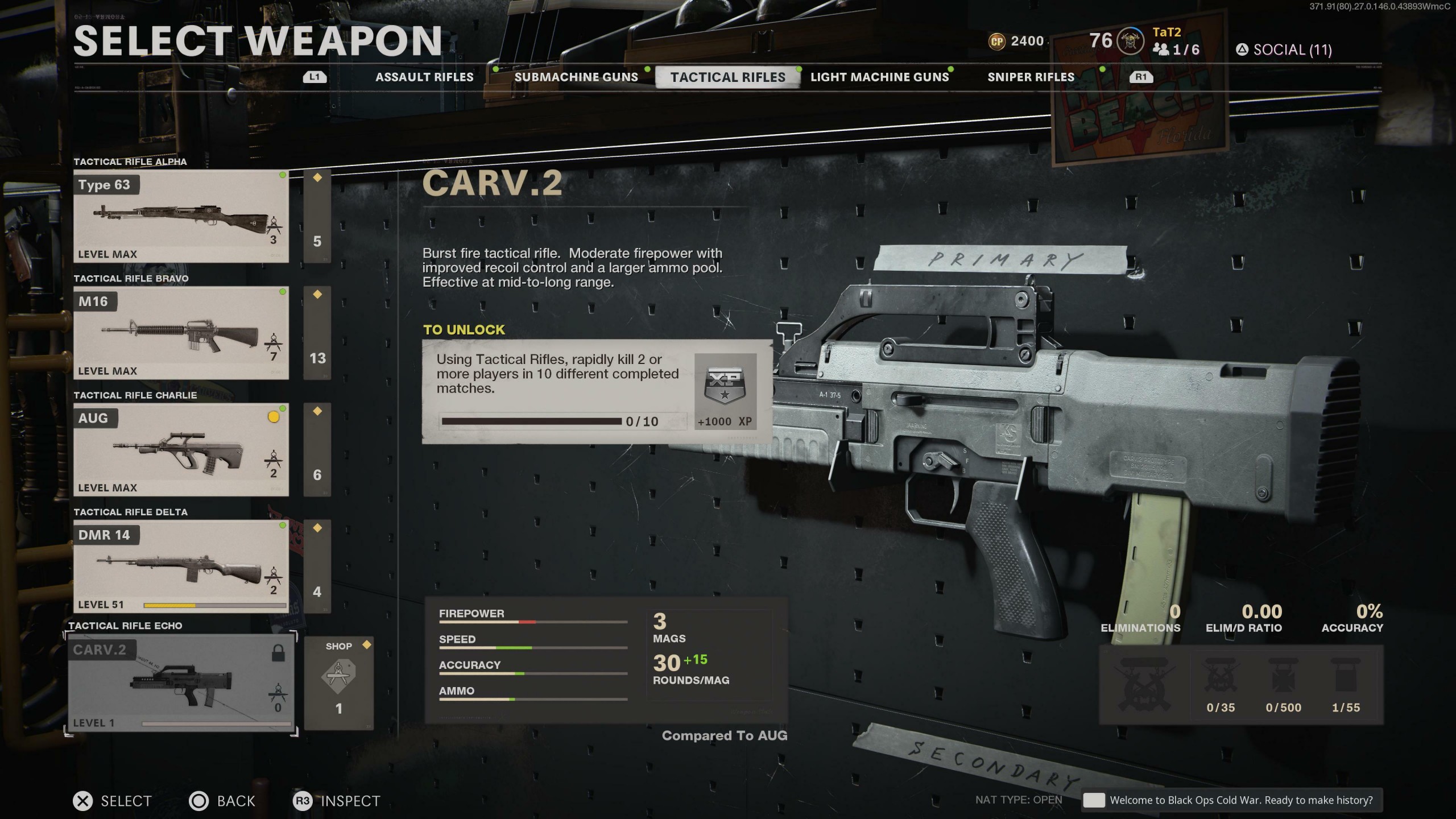The image size is (1456, 819).
Task: Open the welcome message chat box
Action: 1232,800
